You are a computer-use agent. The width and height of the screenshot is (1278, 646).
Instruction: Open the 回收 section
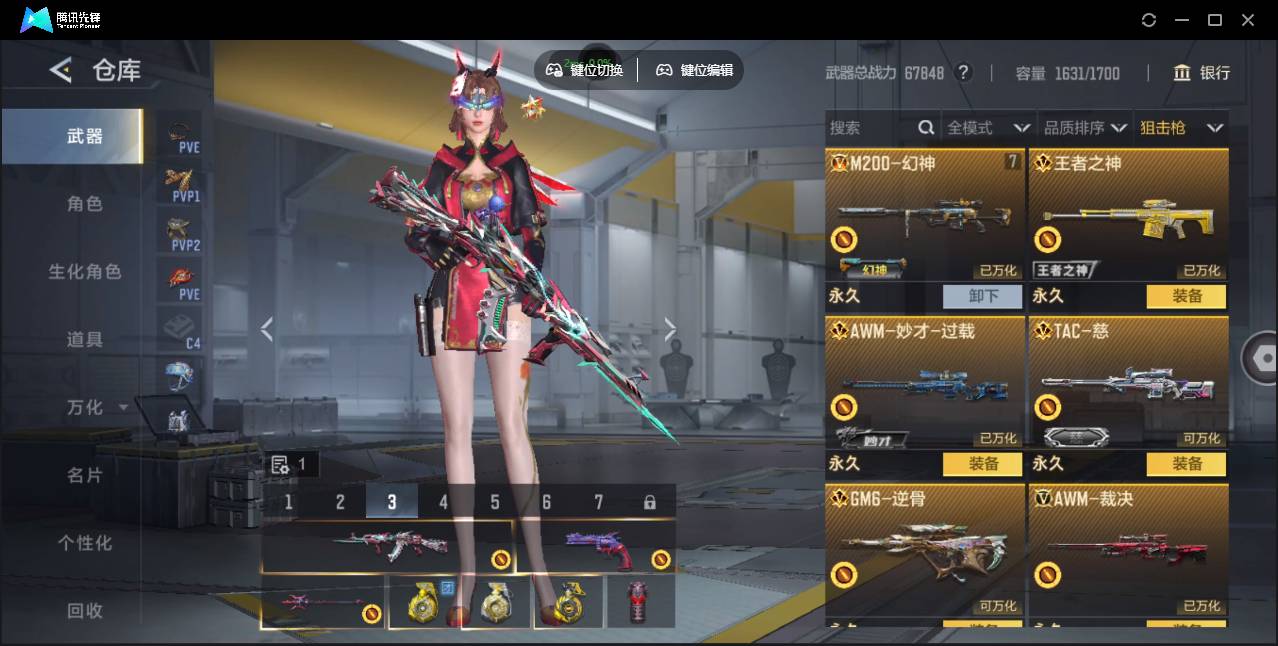[x=85, y=610]
